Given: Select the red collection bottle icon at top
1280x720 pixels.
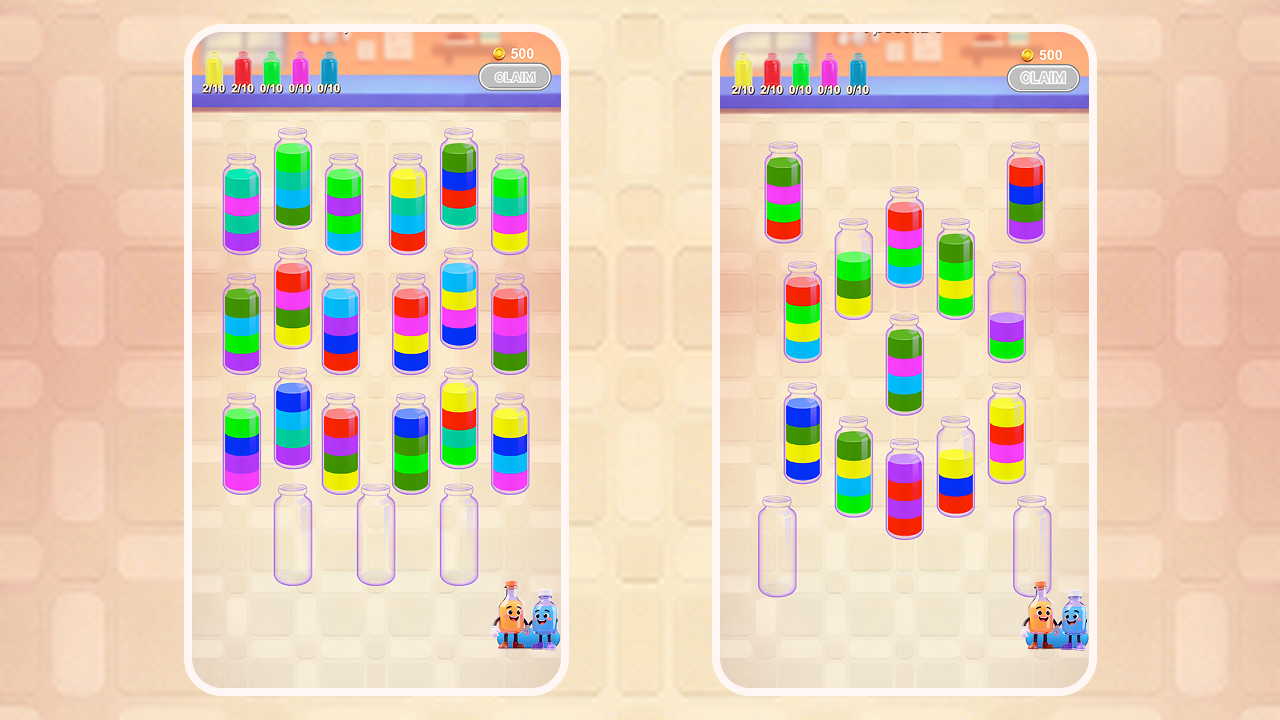Looking at the screenshot, I should click(242, 68).
